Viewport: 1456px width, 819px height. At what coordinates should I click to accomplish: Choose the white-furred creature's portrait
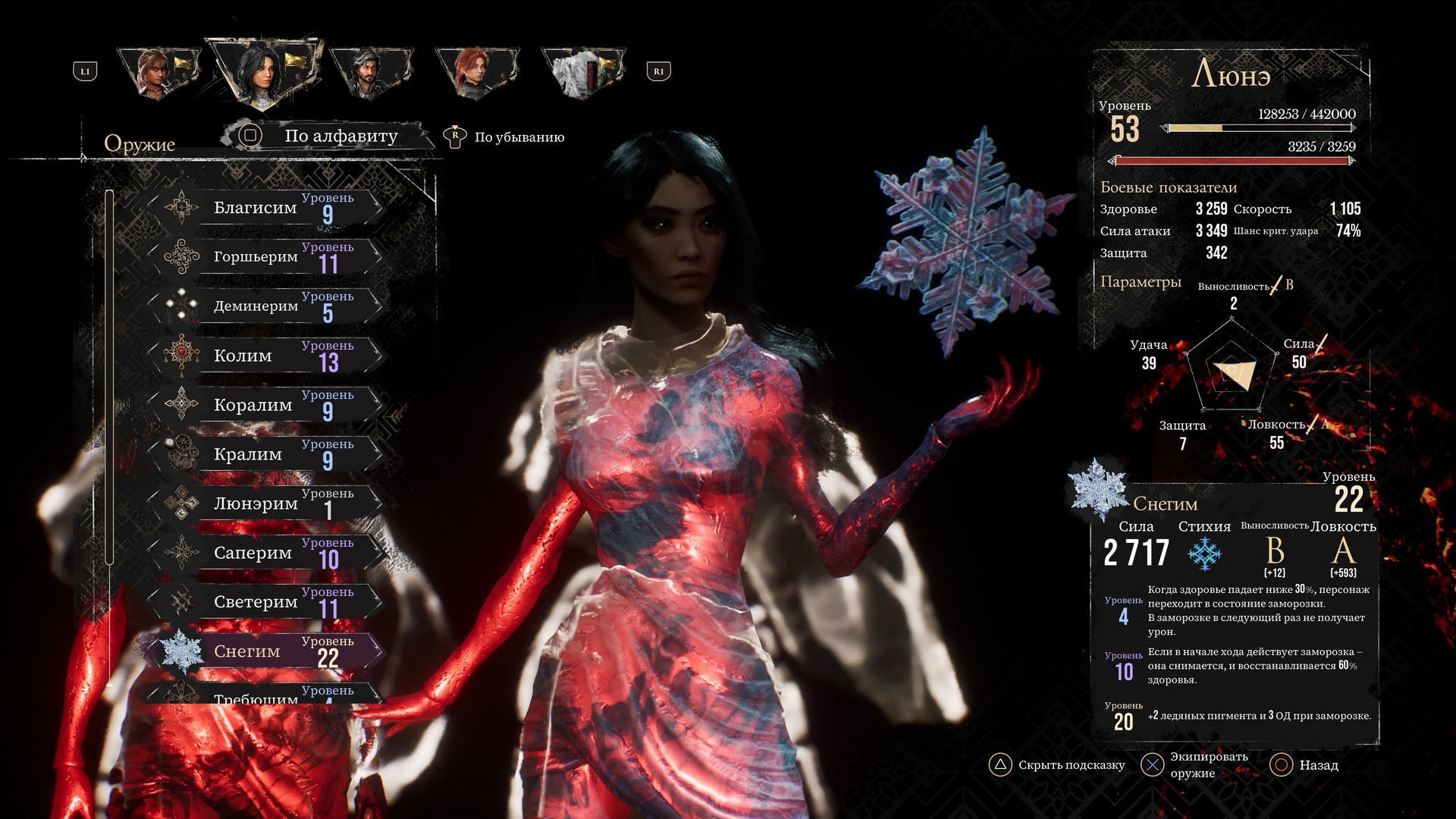click(x=581, y=72)
